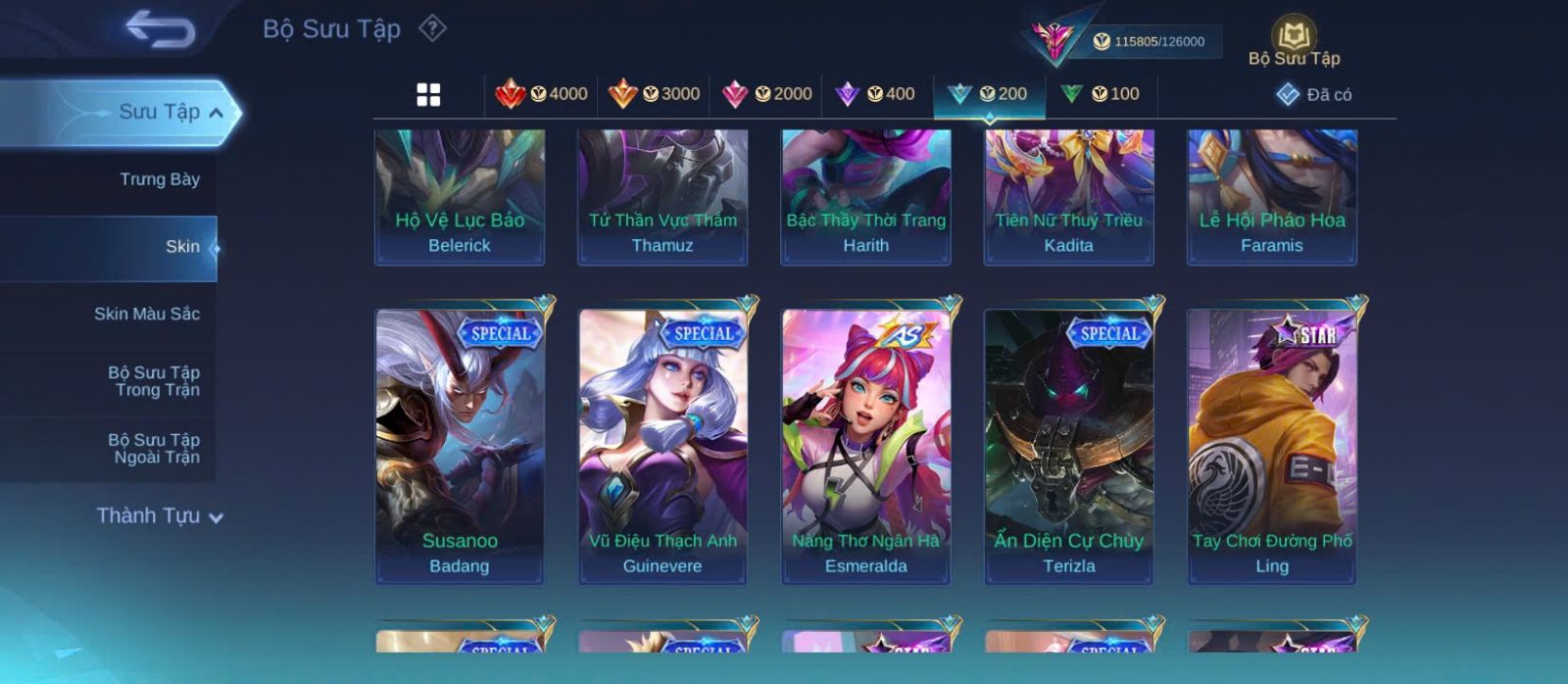Select Badang's Susanoo skin card
Screen dimensions: 1568x684
coord(460,446)
